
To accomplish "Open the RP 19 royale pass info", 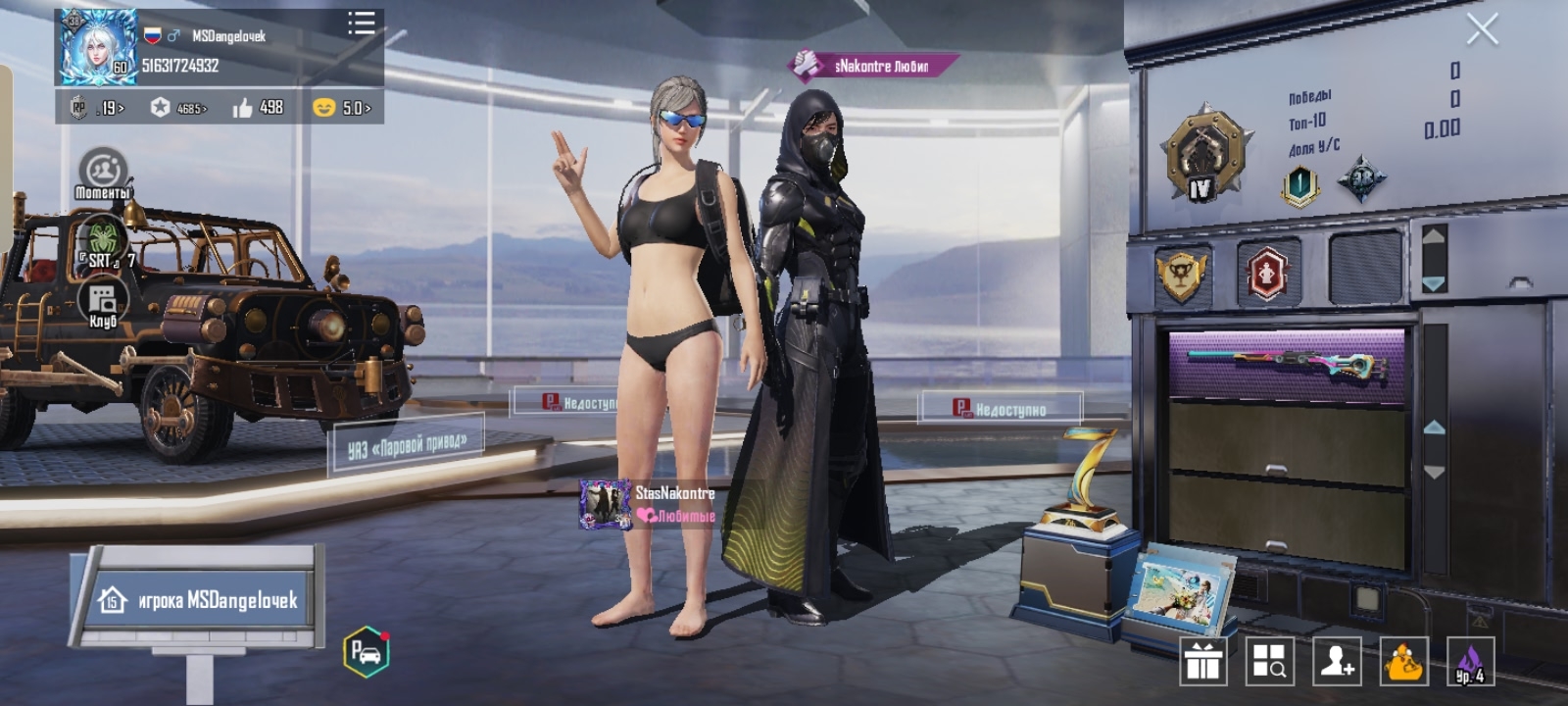I will (99, 108).
